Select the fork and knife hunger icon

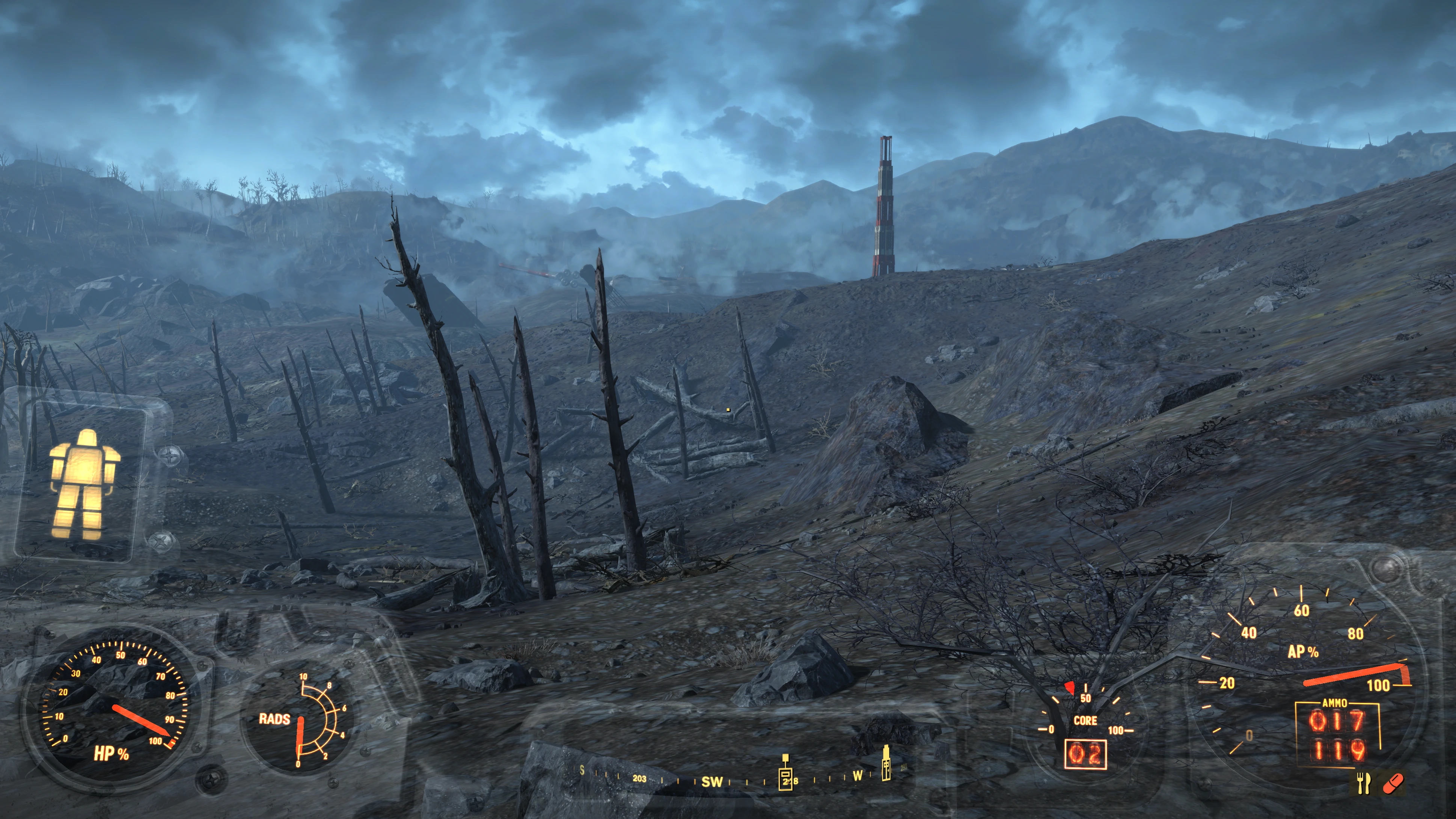1363,783
